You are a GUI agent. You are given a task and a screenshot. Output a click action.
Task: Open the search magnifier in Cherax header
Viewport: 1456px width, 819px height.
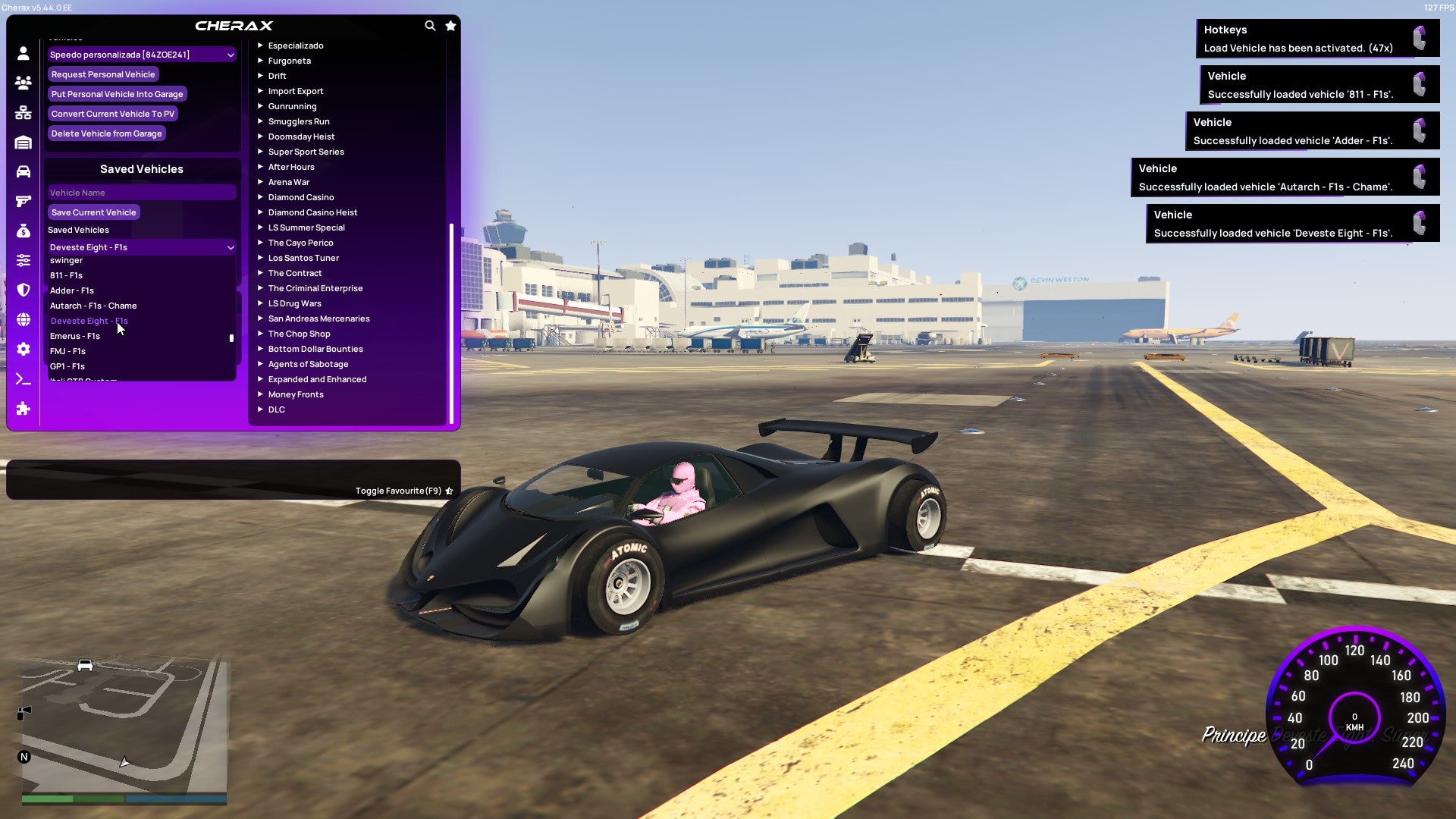[x=430, y=25]
